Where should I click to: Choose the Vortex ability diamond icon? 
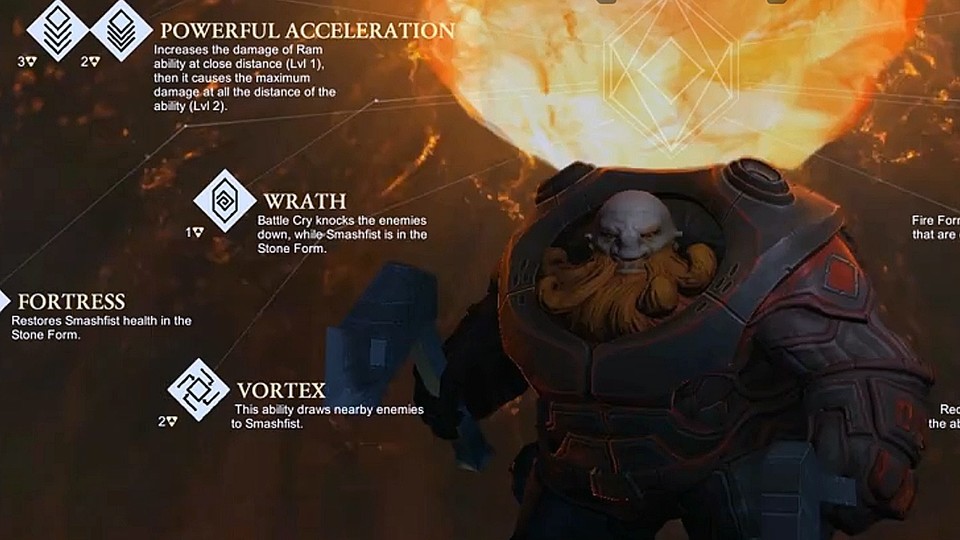(x=198, y=389)
